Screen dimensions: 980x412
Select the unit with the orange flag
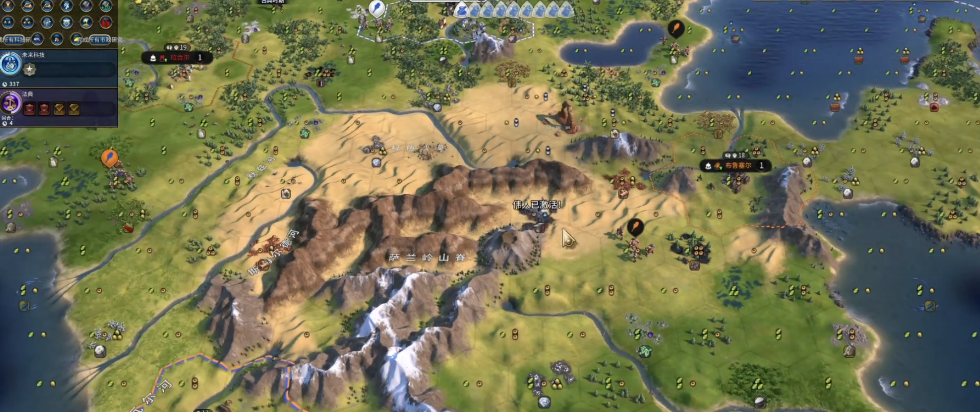[110, 157]
